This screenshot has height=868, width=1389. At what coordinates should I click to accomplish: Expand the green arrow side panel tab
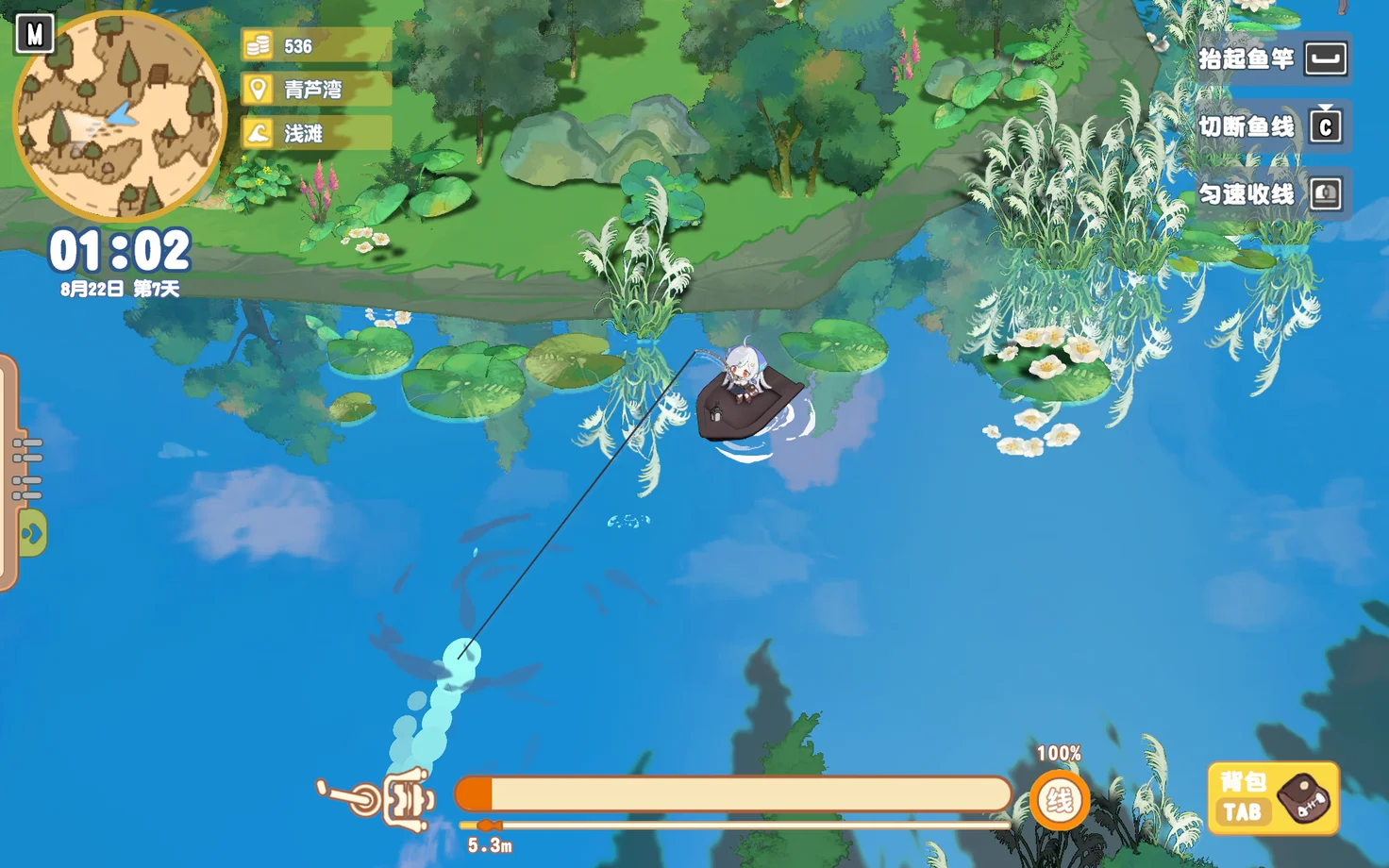tap(32, 534)
